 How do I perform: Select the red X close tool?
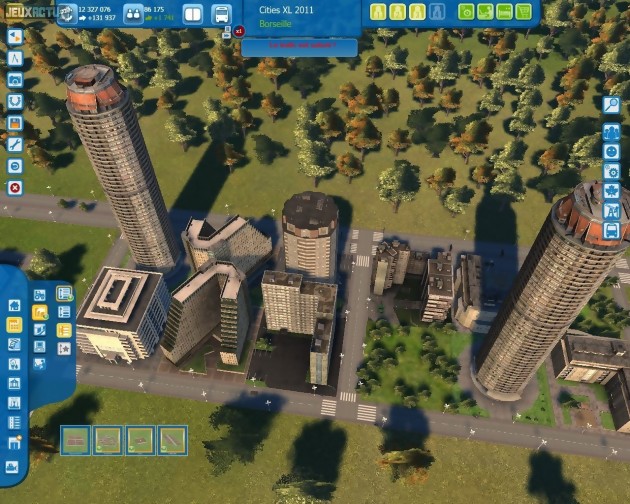15,187
